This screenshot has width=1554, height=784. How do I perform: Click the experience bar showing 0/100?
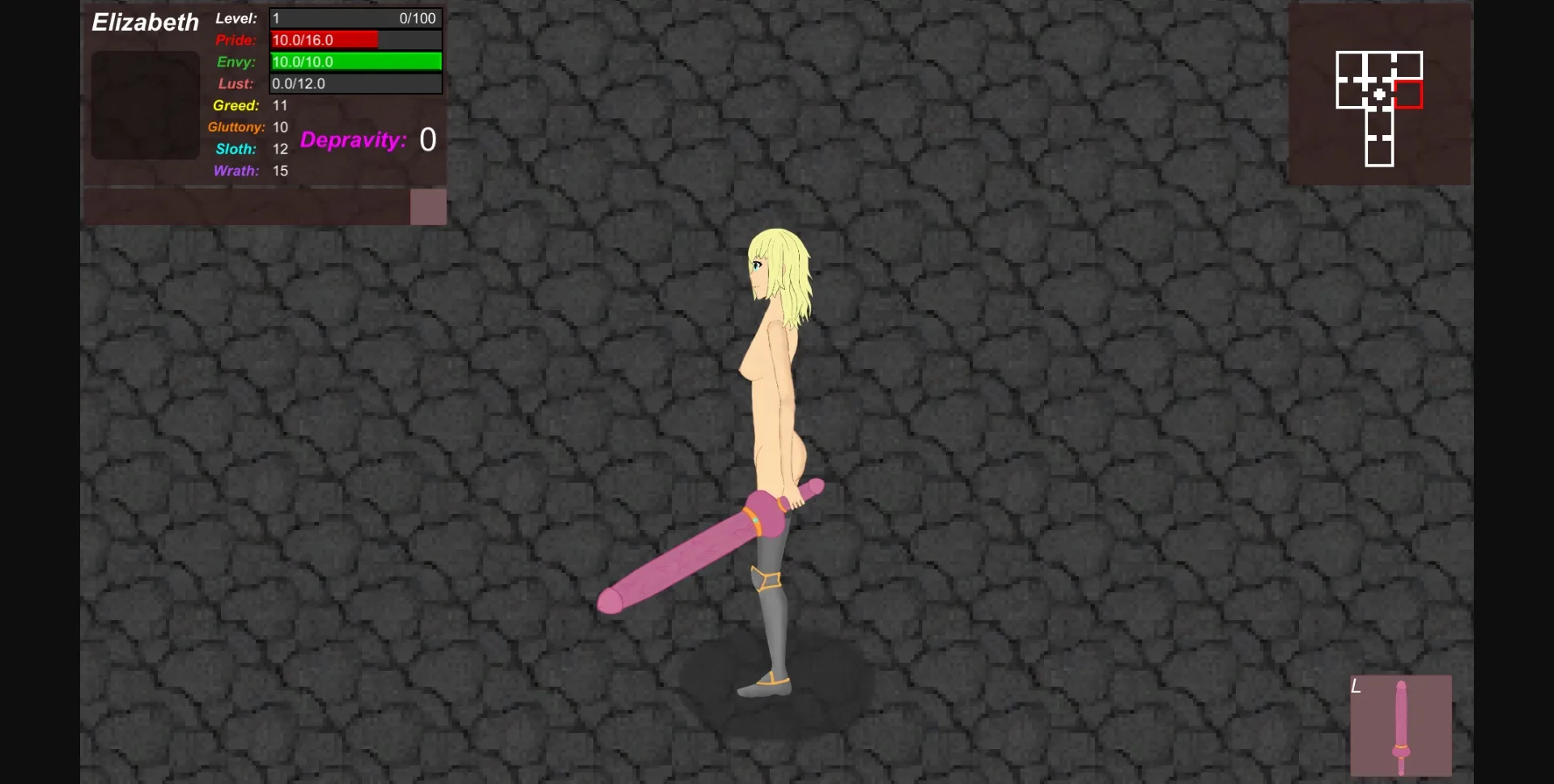point(355,18)
